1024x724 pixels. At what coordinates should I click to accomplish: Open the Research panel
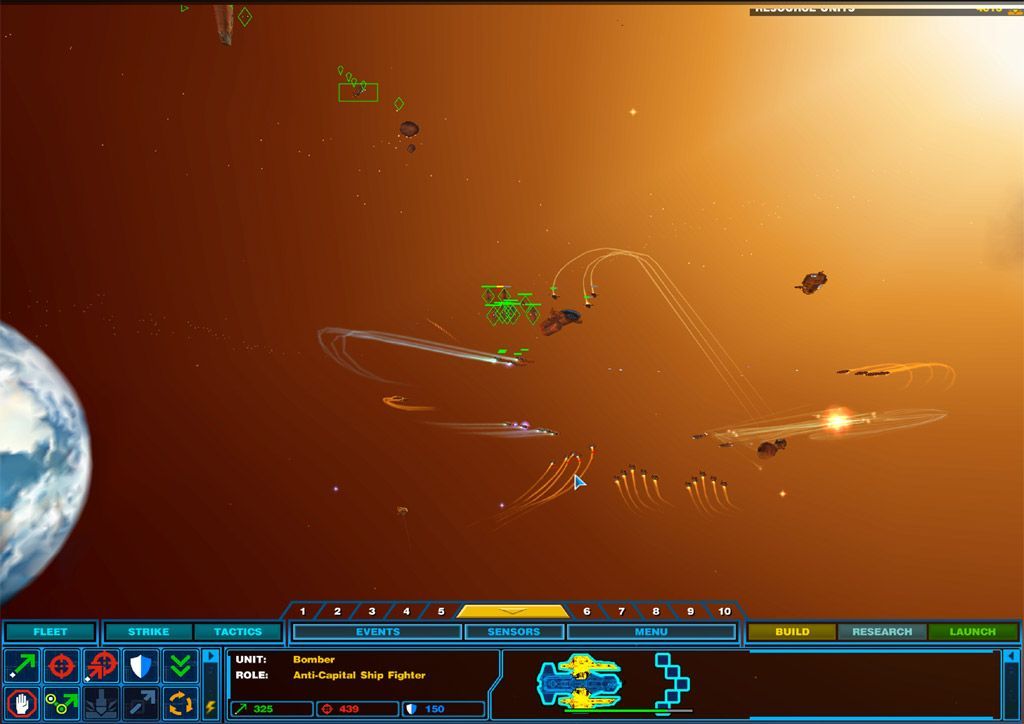882,632
